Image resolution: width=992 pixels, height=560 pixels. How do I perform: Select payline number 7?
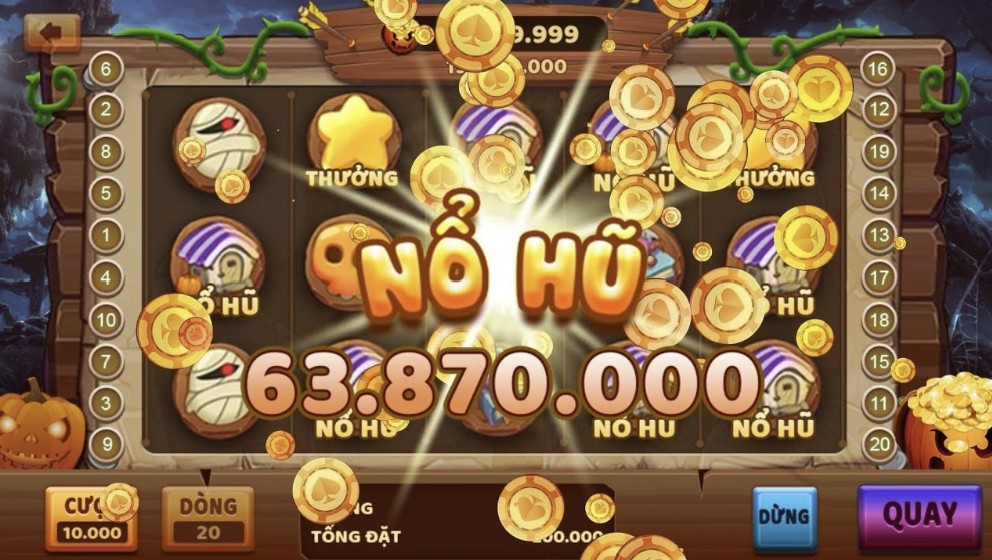tap(106, 361)
